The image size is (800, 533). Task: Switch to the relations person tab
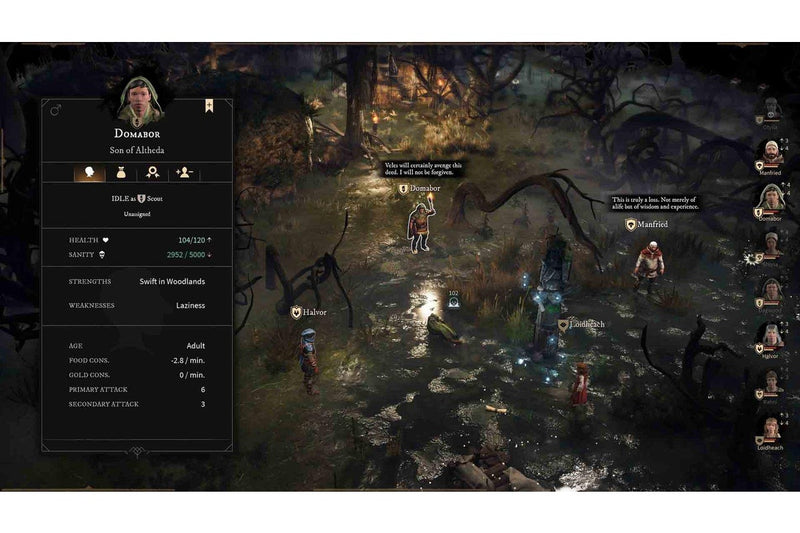click(183, 172)
